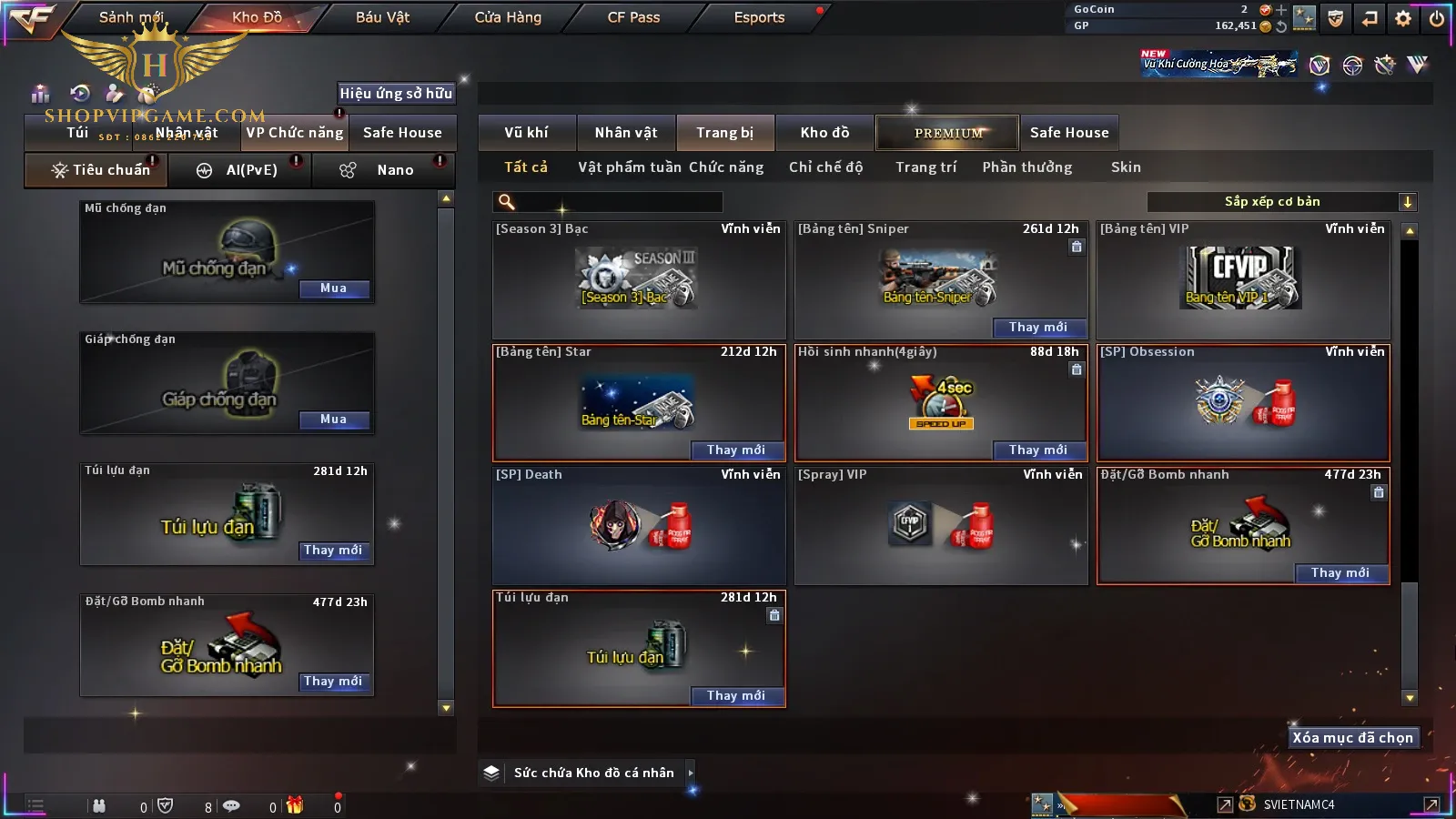Show the Skin category
Screen dimensions: 1456x819
coord(1126,167)
